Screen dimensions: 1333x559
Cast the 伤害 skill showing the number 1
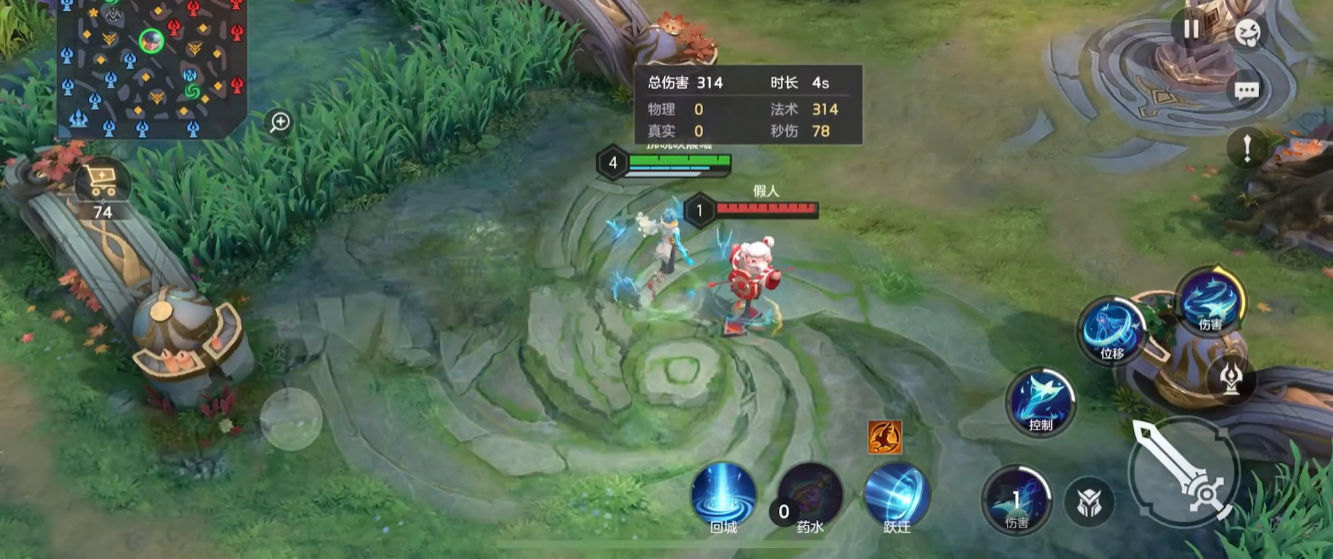pos(1016,499)
